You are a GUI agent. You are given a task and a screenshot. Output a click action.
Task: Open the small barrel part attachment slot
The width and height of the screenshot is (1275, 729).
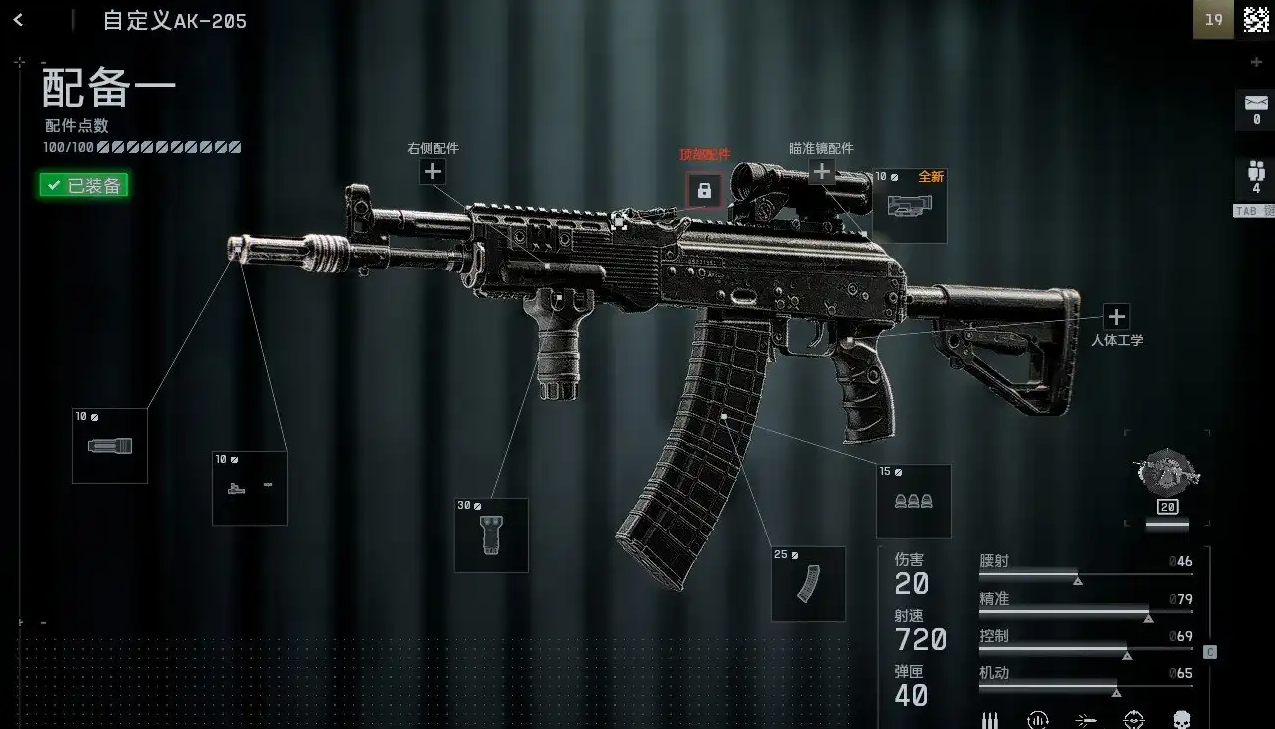tap(250, 488)
